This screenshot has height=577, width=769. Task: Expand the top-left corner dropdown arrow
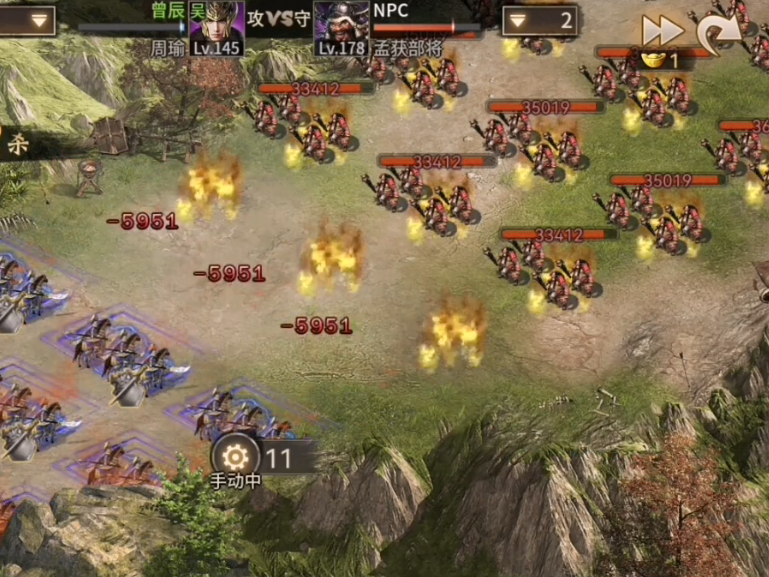coord(38,20)
